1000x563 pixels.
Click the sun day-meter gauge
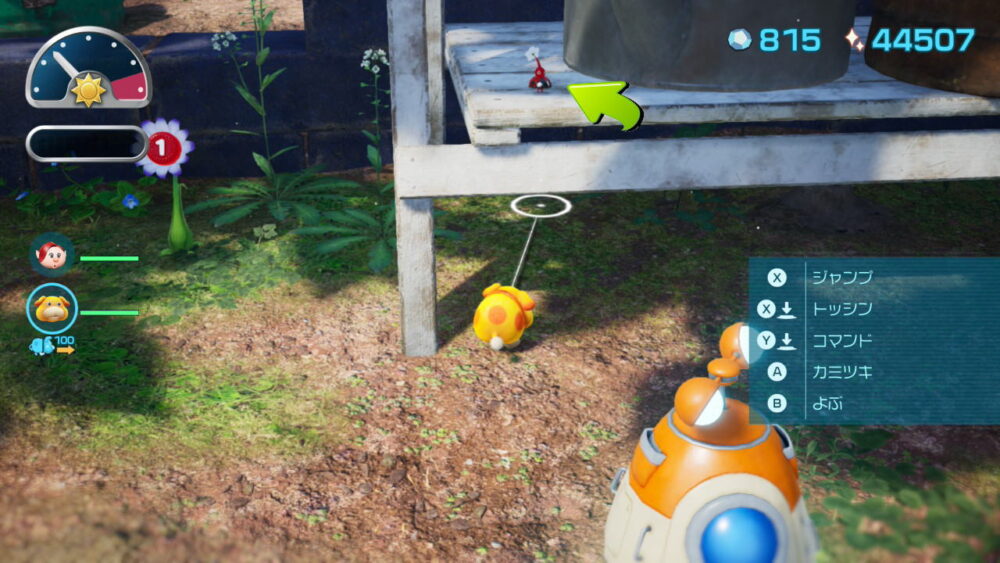pos(88,70)
